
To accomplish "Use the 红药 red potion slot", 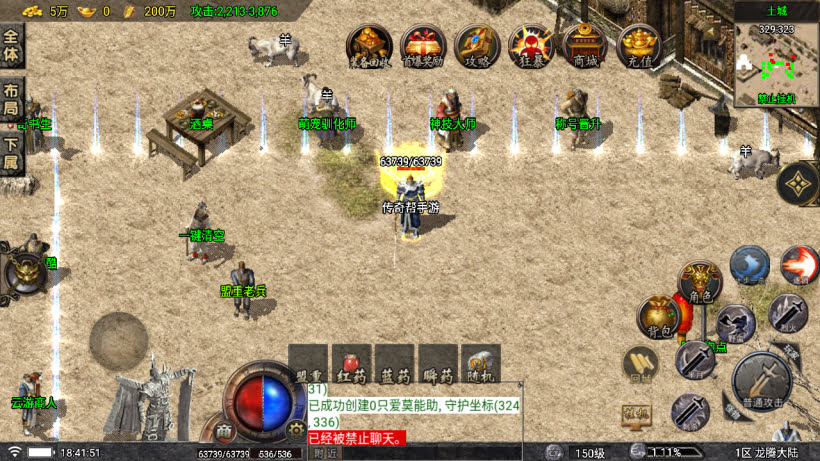I will [x=353, y=365].
